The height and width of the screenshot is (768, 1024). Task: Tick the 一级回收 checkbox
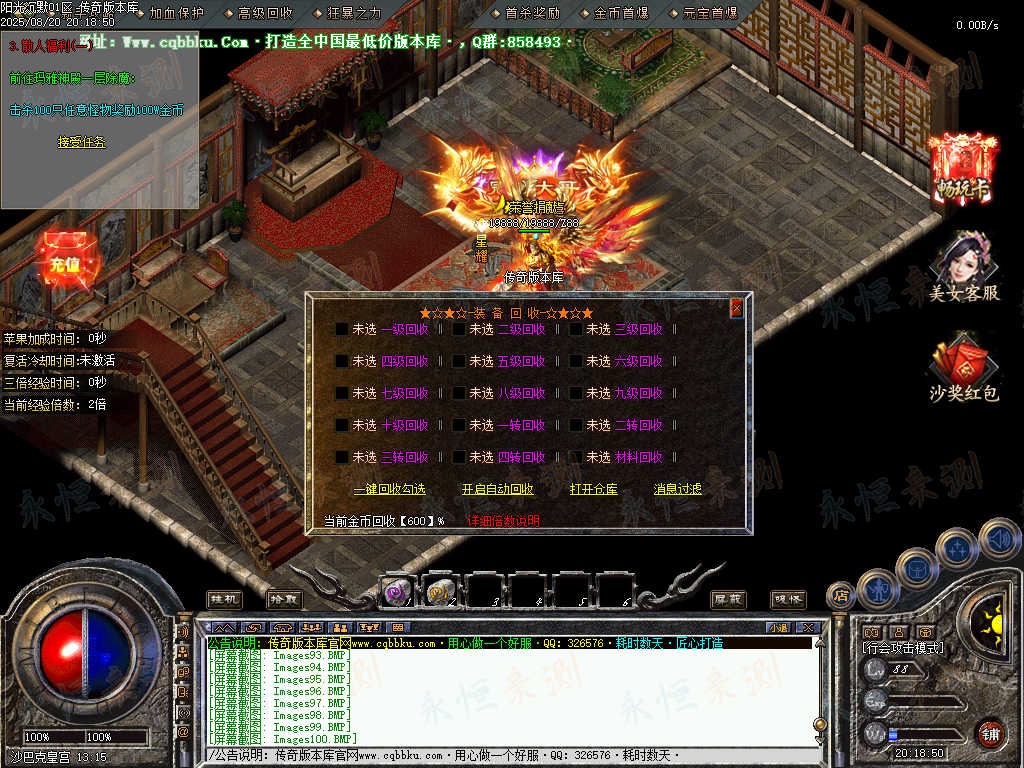342,329
